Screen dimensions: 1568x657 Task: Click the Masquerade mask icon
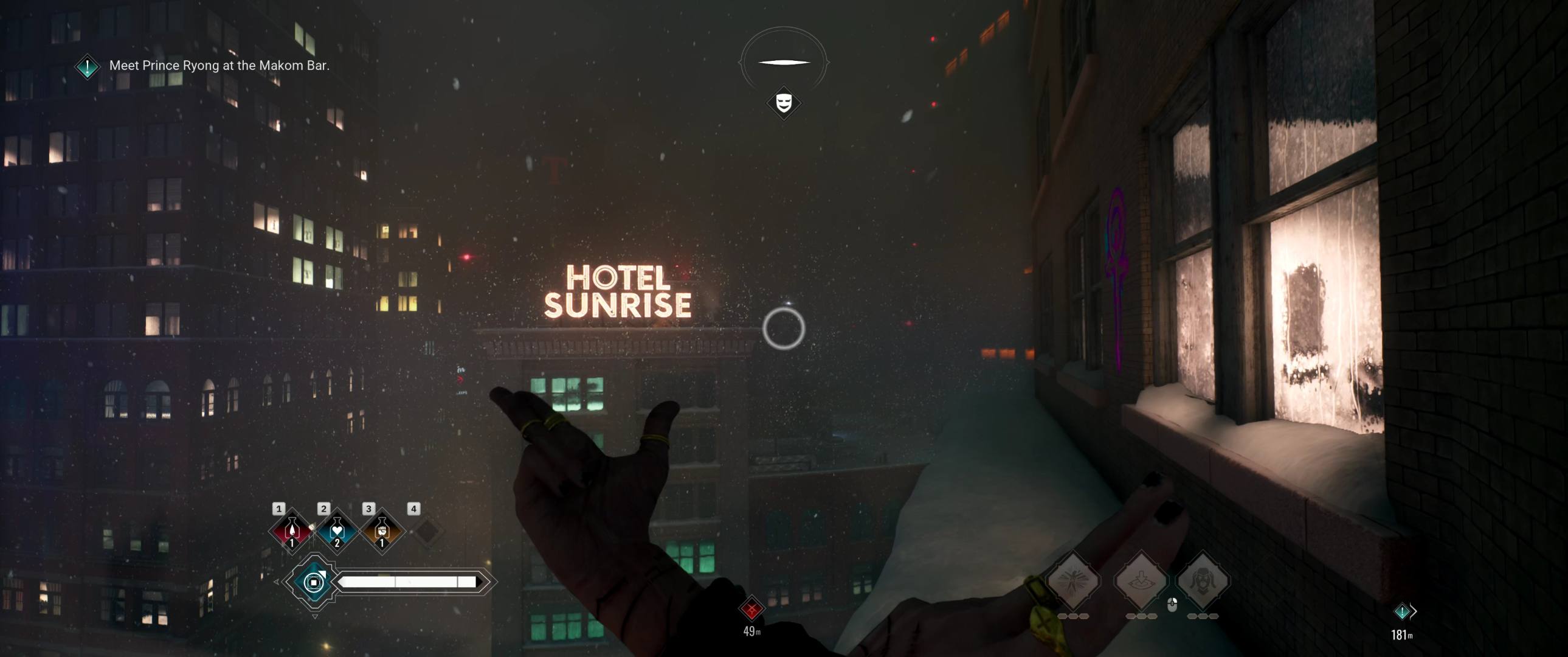coord(783,102)
